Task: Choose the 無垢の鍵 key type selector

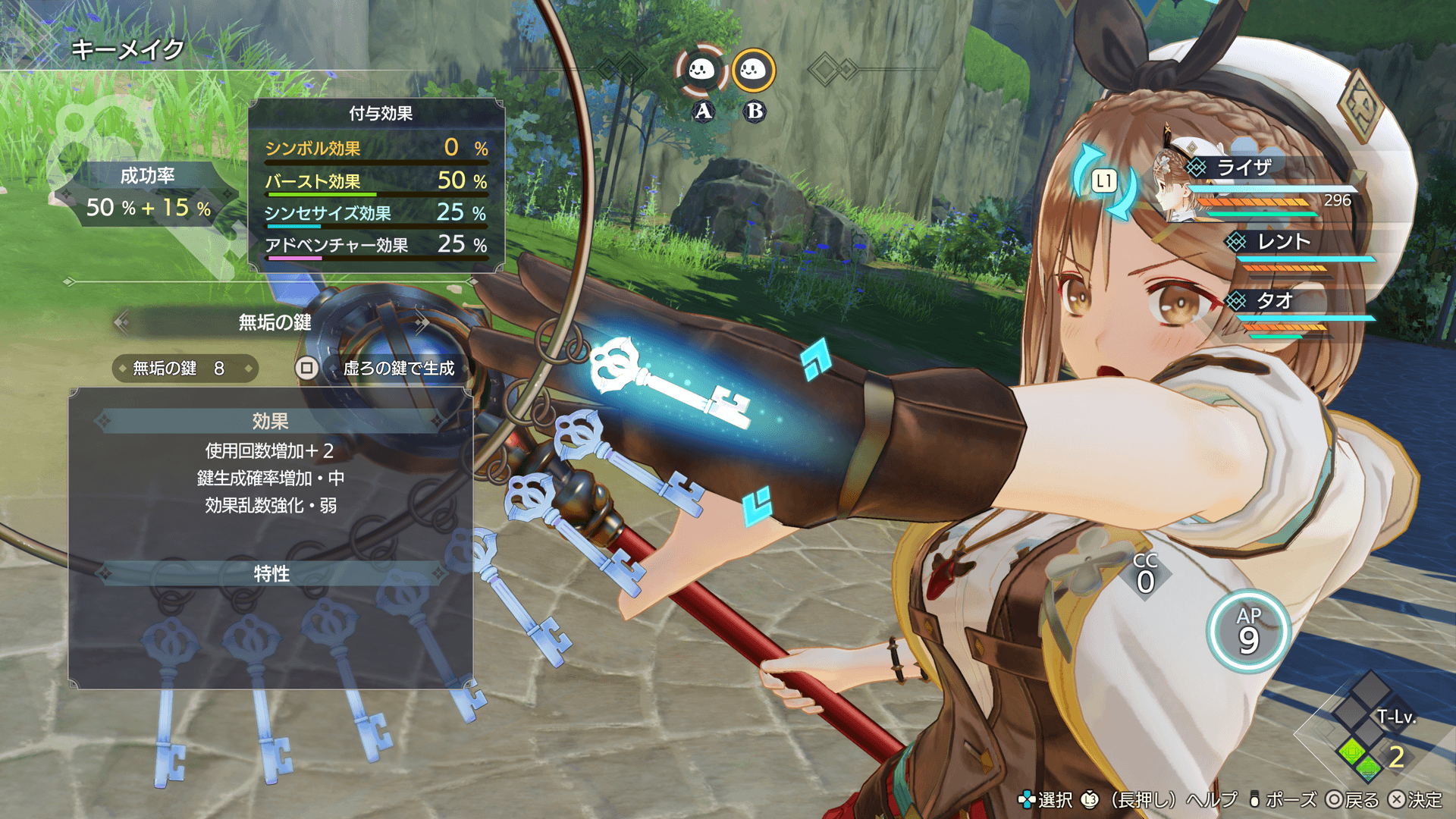Action: [x=274, y=323]
